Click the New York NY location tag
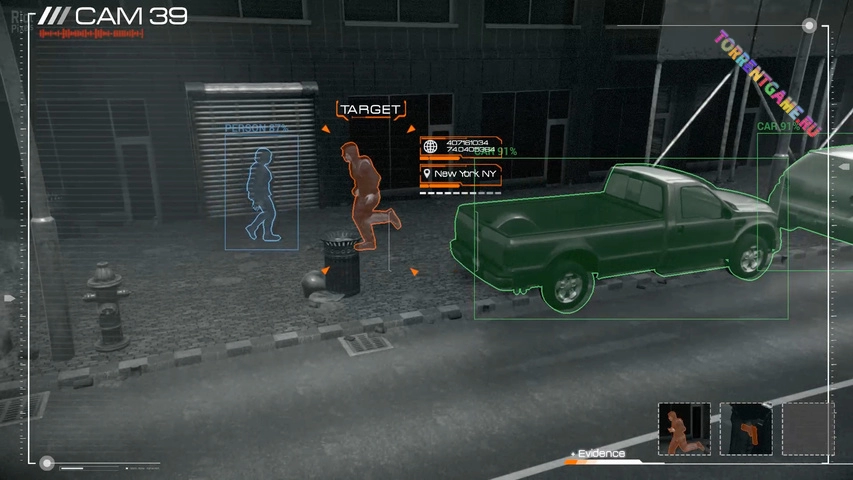 click(x=460, y=174)
